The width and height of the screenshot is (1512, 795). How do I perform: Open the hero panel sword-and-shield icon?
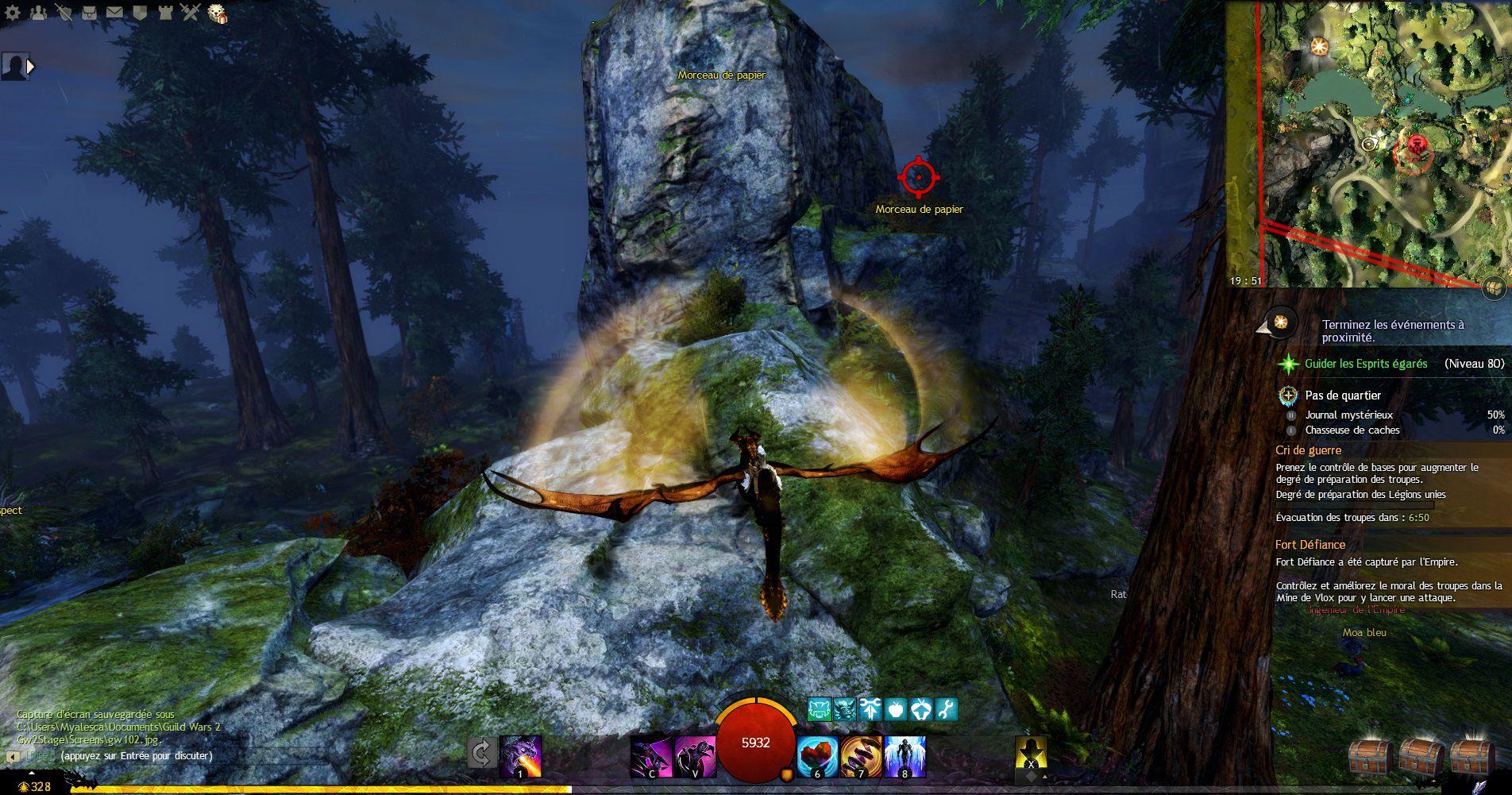point(64,11)
